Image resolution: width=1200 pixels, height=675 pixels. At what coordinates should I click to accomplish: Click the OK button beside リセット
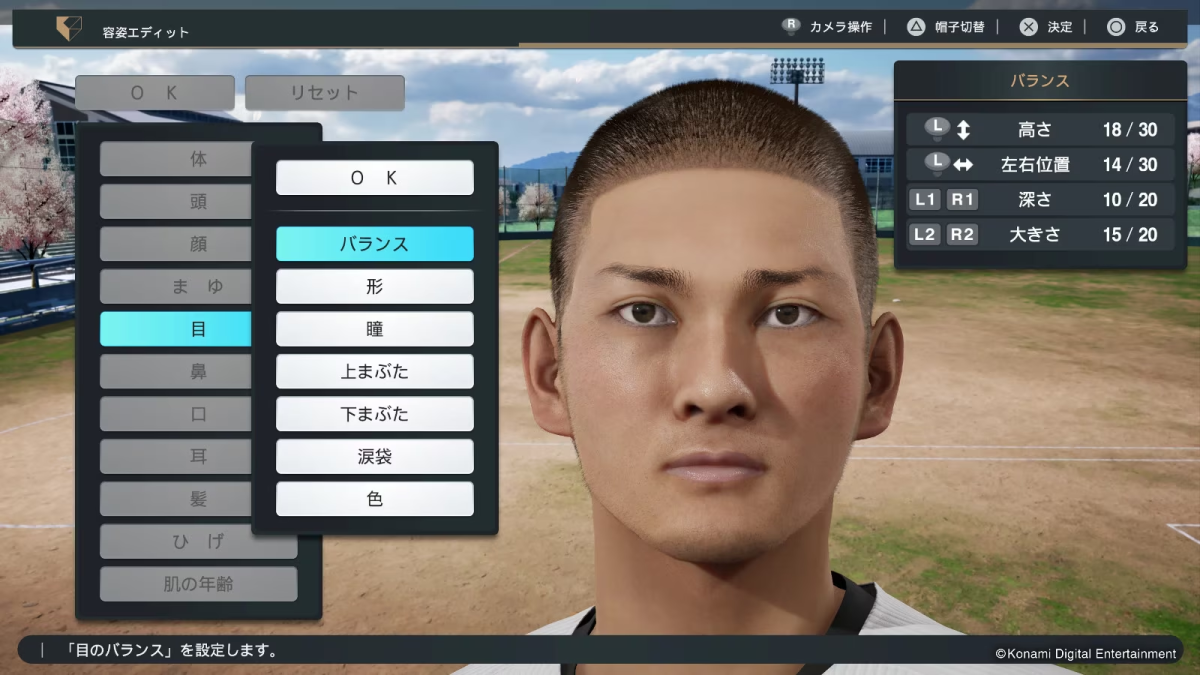click(154, 93)
